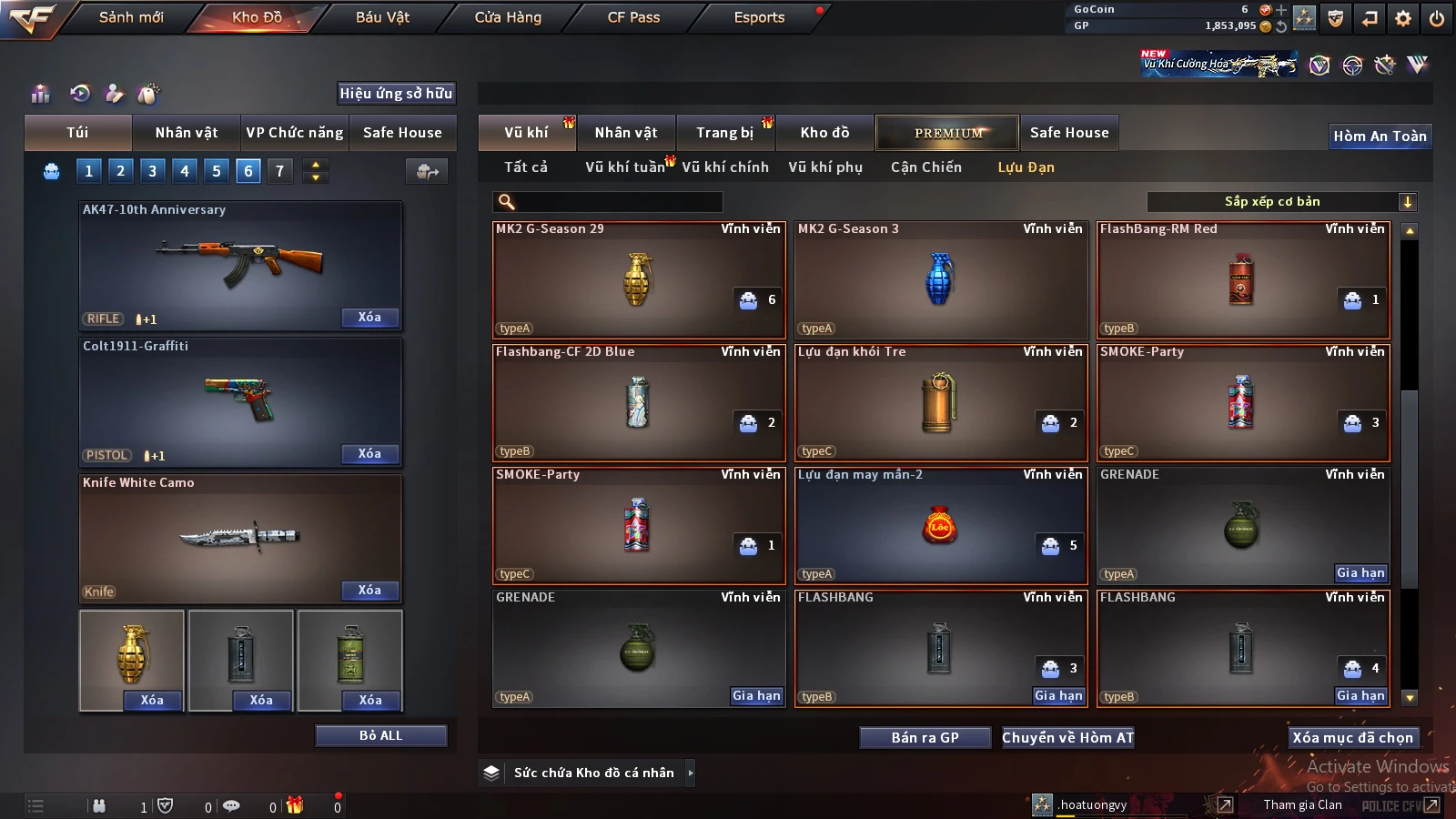
Task: Choose the Lựu đạn khói Tre item
Action: click(940, 403)
